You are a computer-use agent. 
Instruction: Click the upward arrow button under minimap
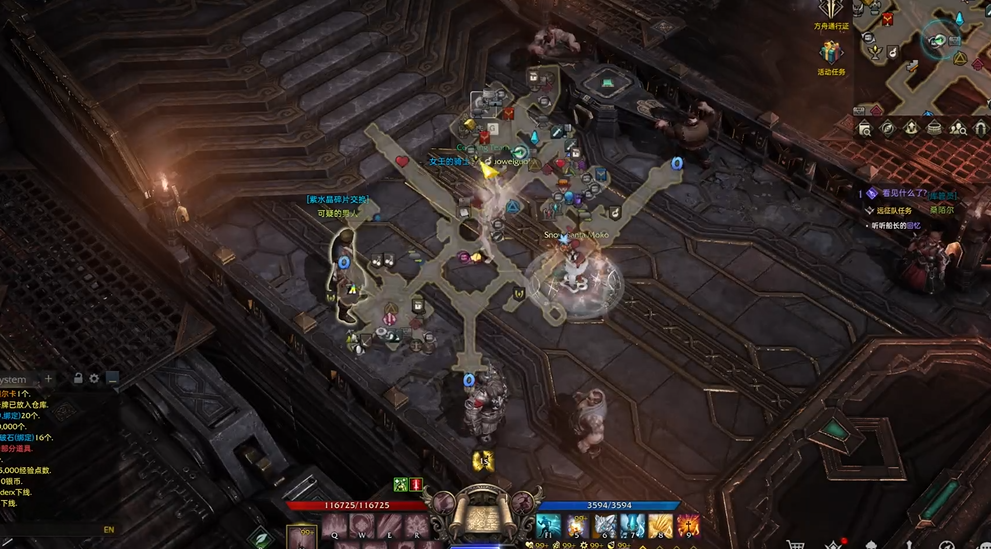click(x=912, y=128)
